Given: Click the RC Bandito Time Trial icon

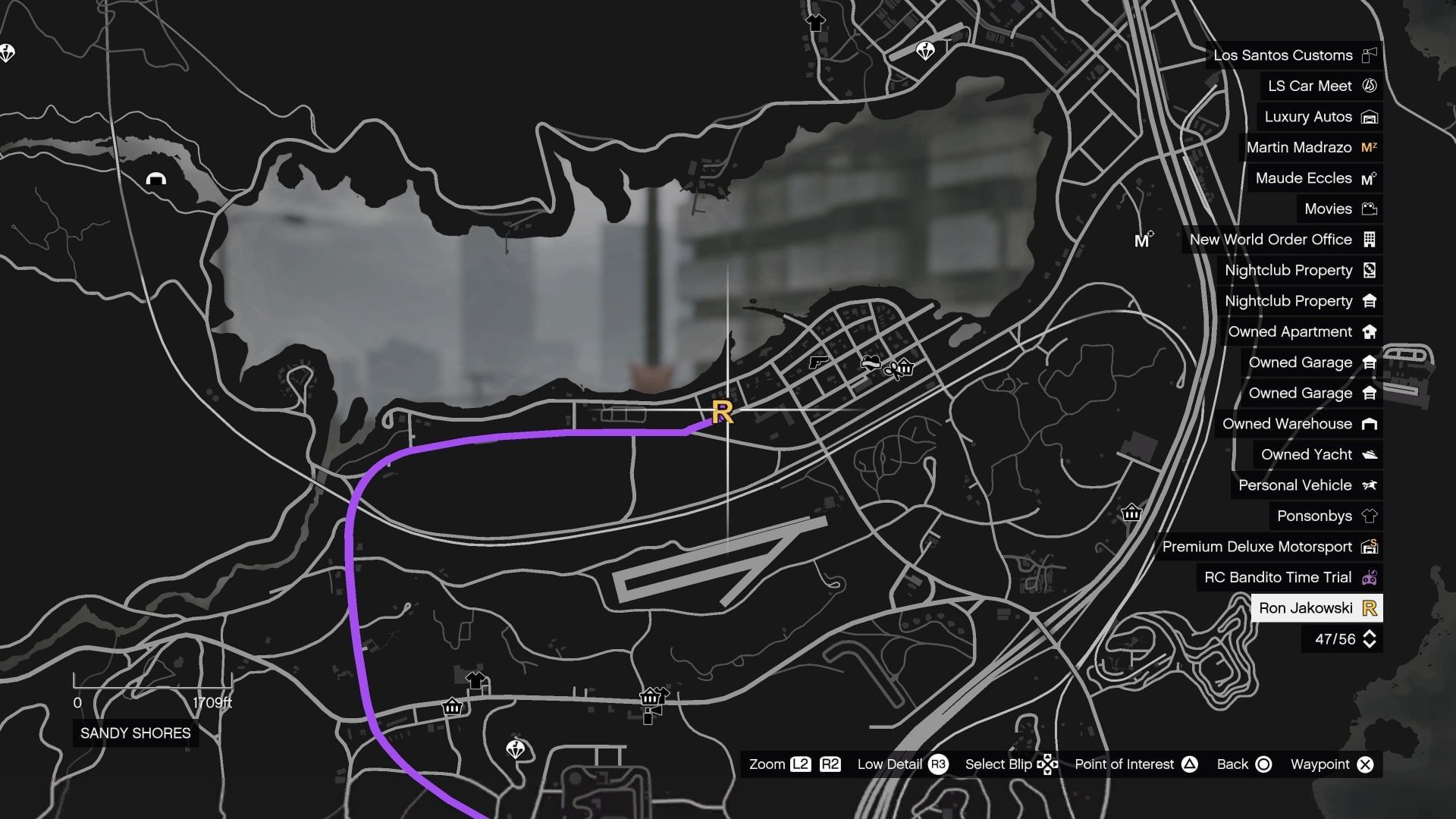Looking at the screenshot, I should (x=1370, y=577).
